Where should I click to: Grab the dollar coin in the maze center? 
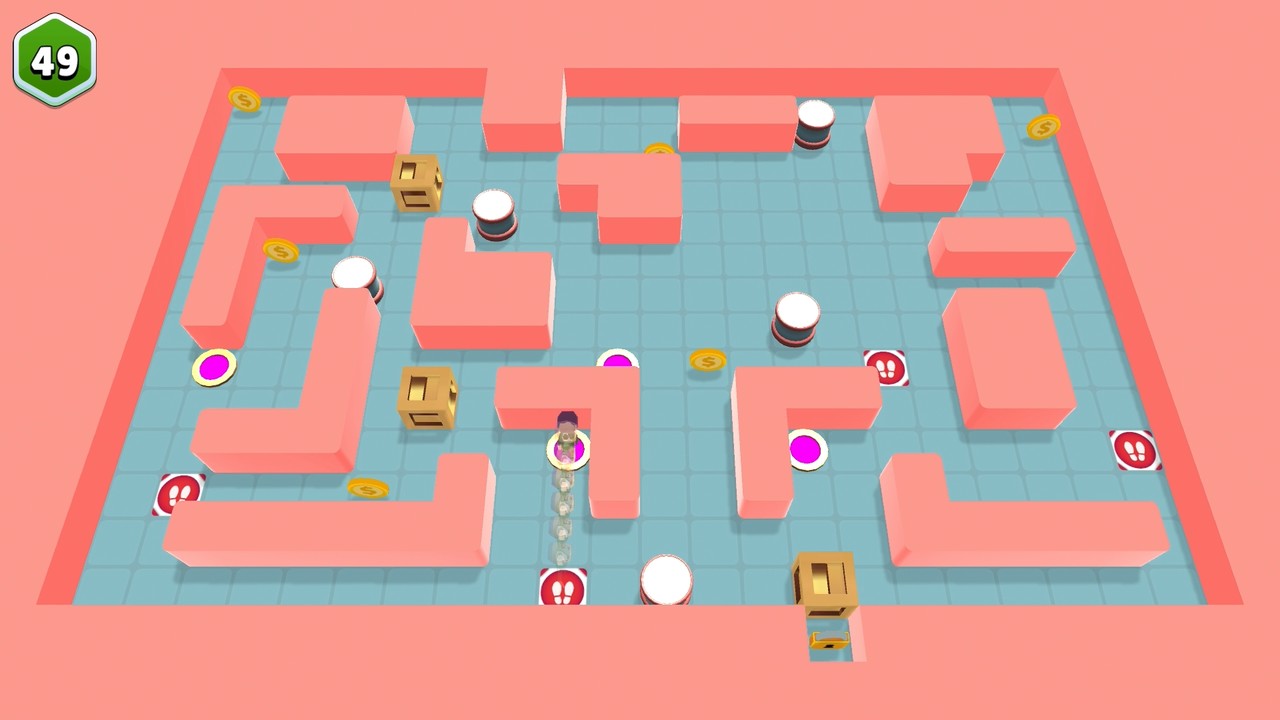click(708, 361)
